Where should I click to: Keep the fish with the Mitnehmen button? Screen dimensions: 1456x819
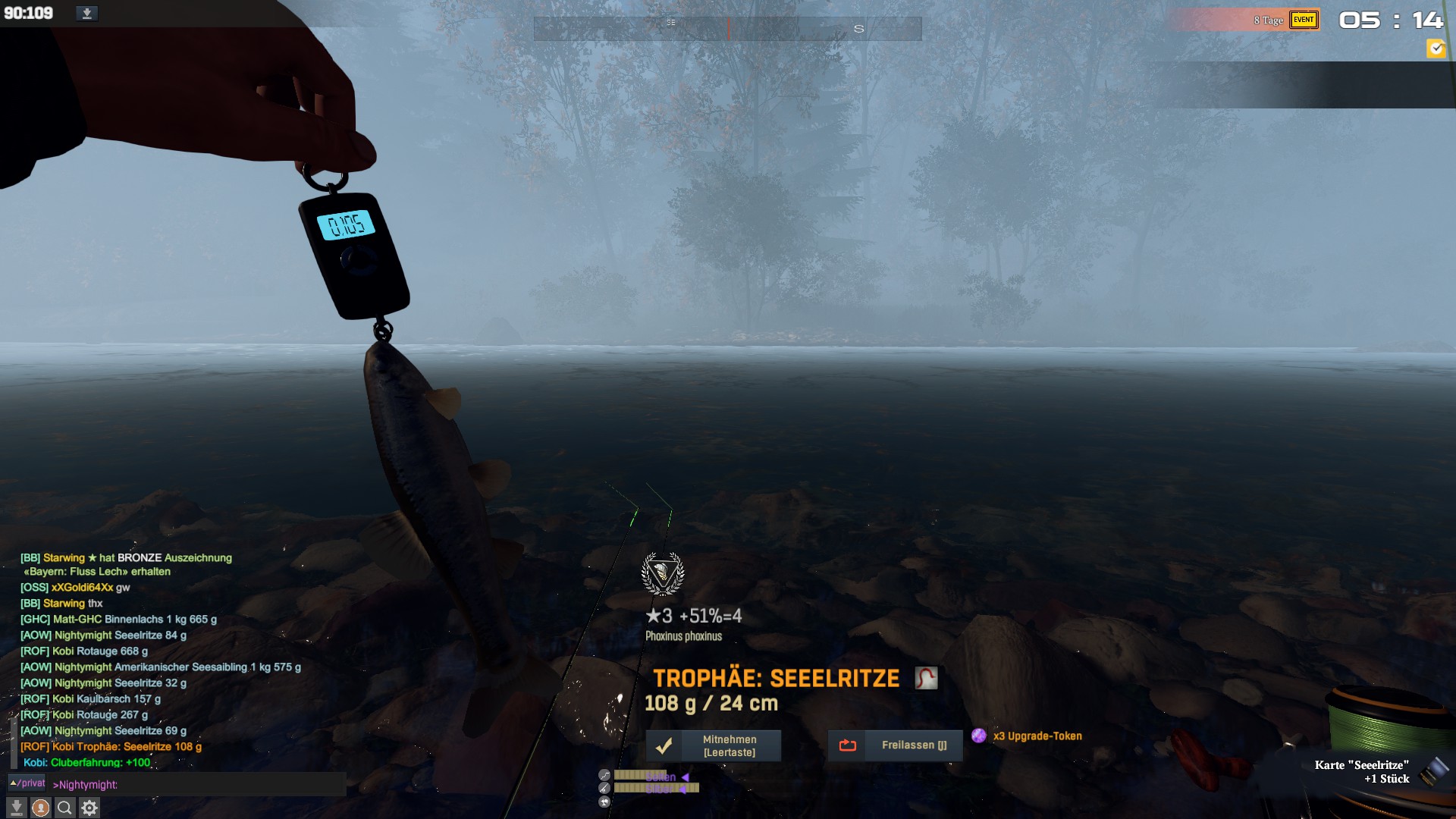click(713, 745)
